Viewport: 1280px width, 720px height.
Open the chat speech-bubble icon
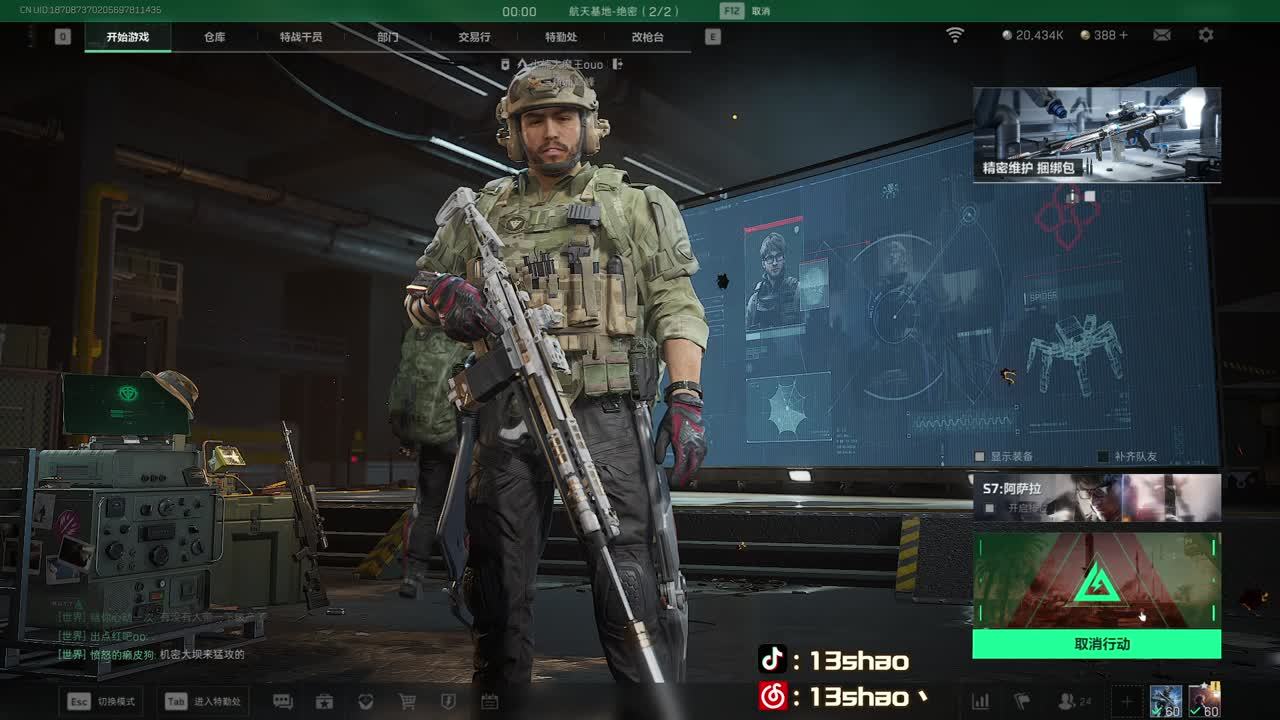283,702
